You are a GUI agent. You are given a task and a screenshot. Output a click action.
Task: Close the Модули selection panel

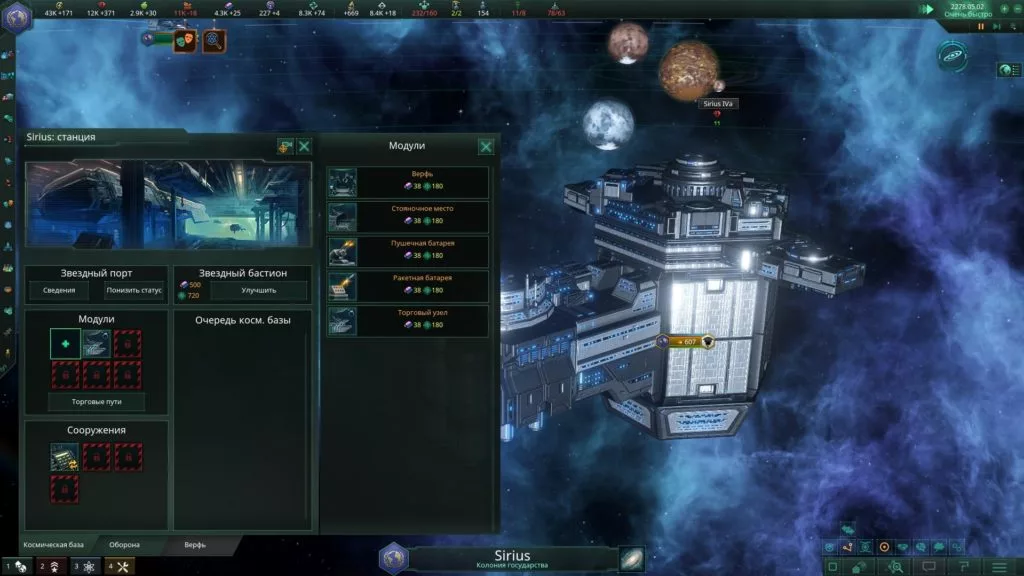(486, 147)
